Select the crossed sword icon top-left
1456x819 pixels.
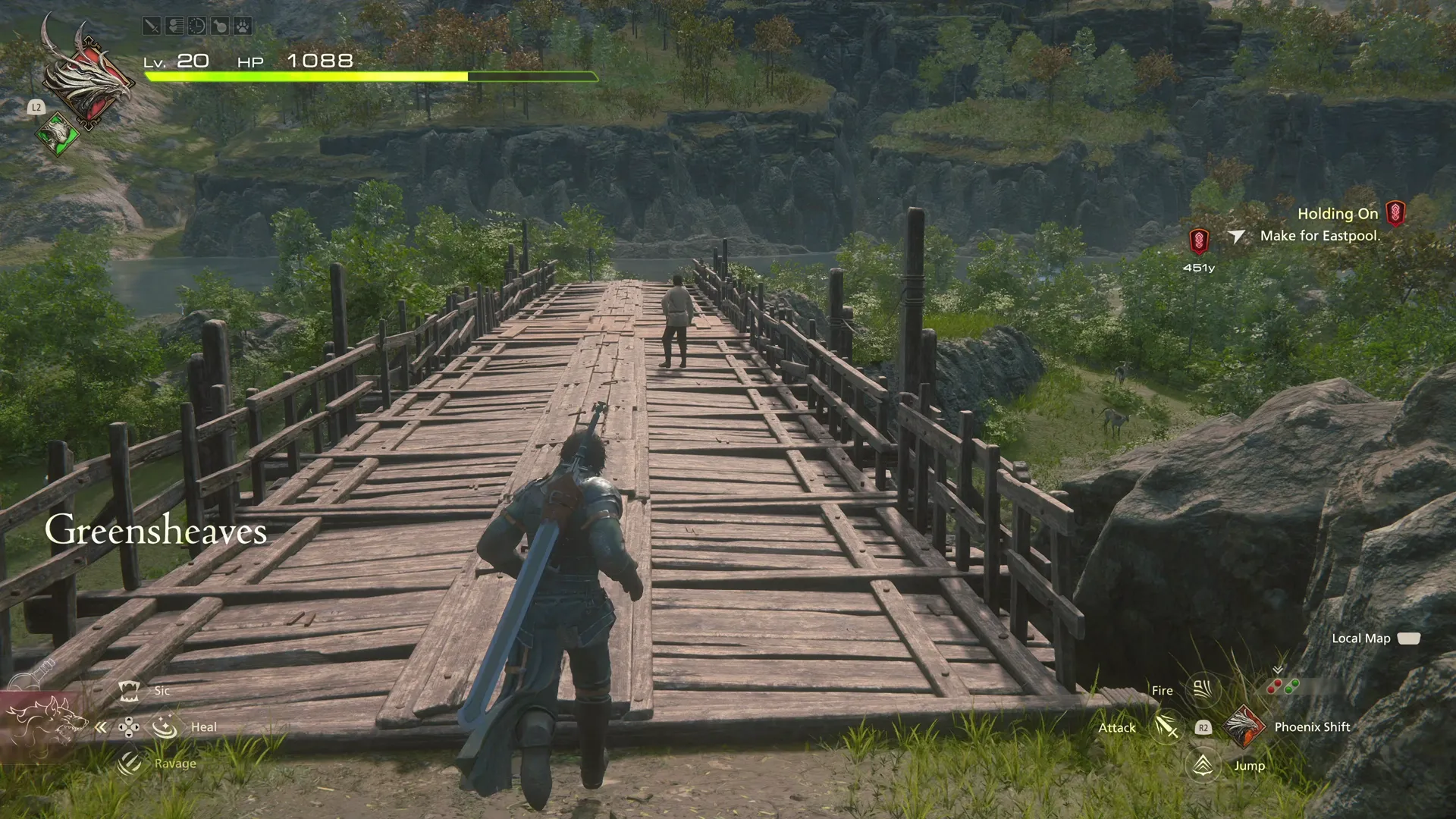[x=152, y=26]
